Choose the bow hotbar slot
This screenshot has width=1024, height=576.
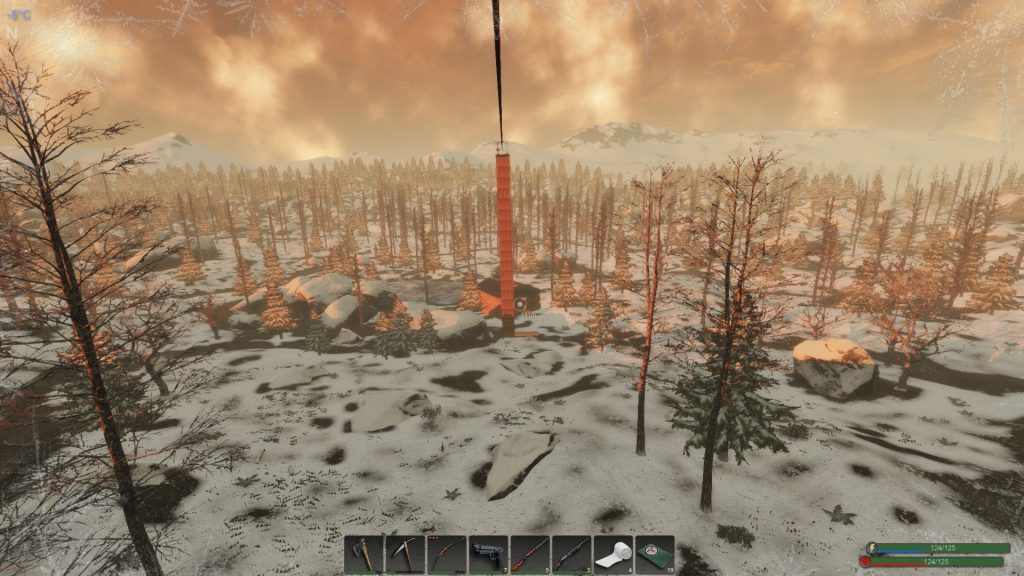446,554
